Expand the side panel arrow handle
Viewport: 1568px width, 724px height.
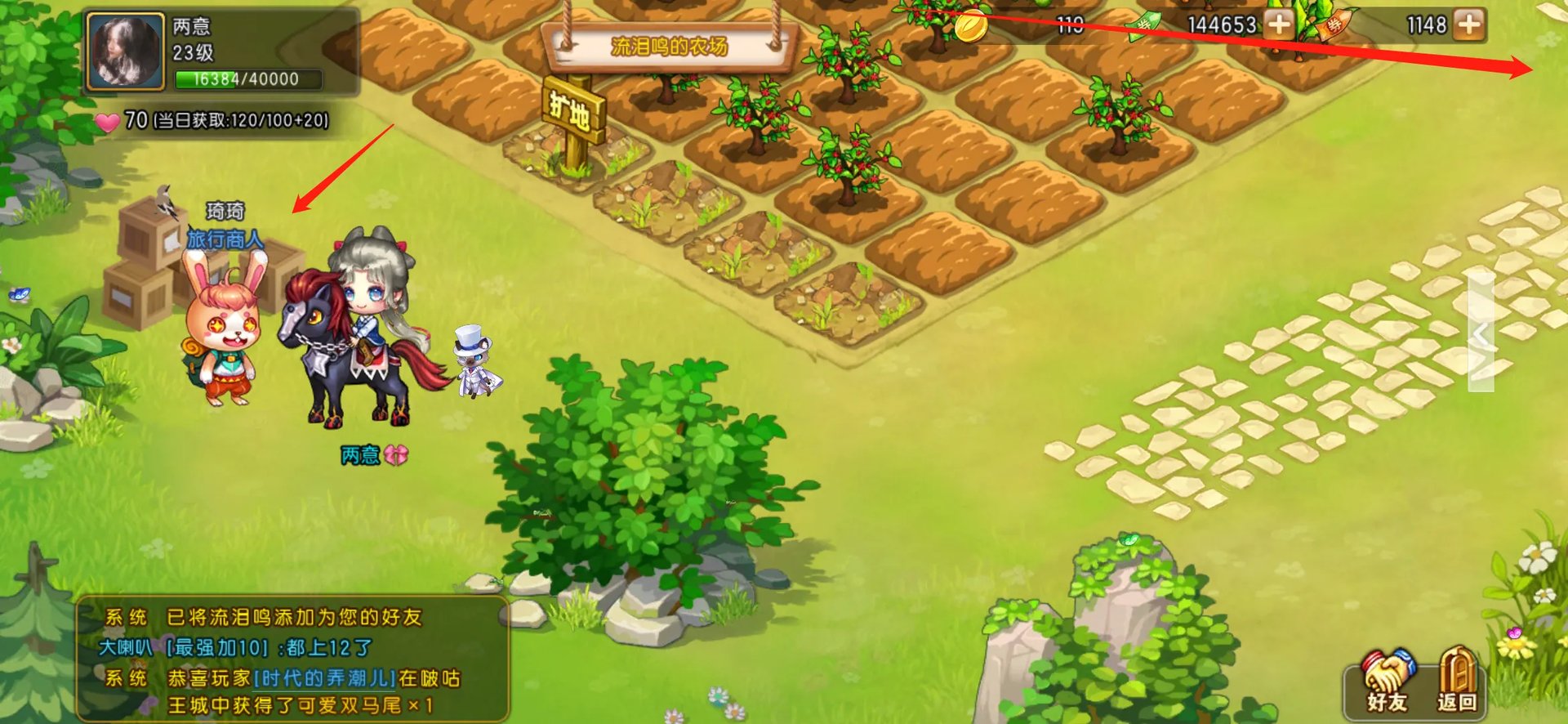coord(1481,333)
